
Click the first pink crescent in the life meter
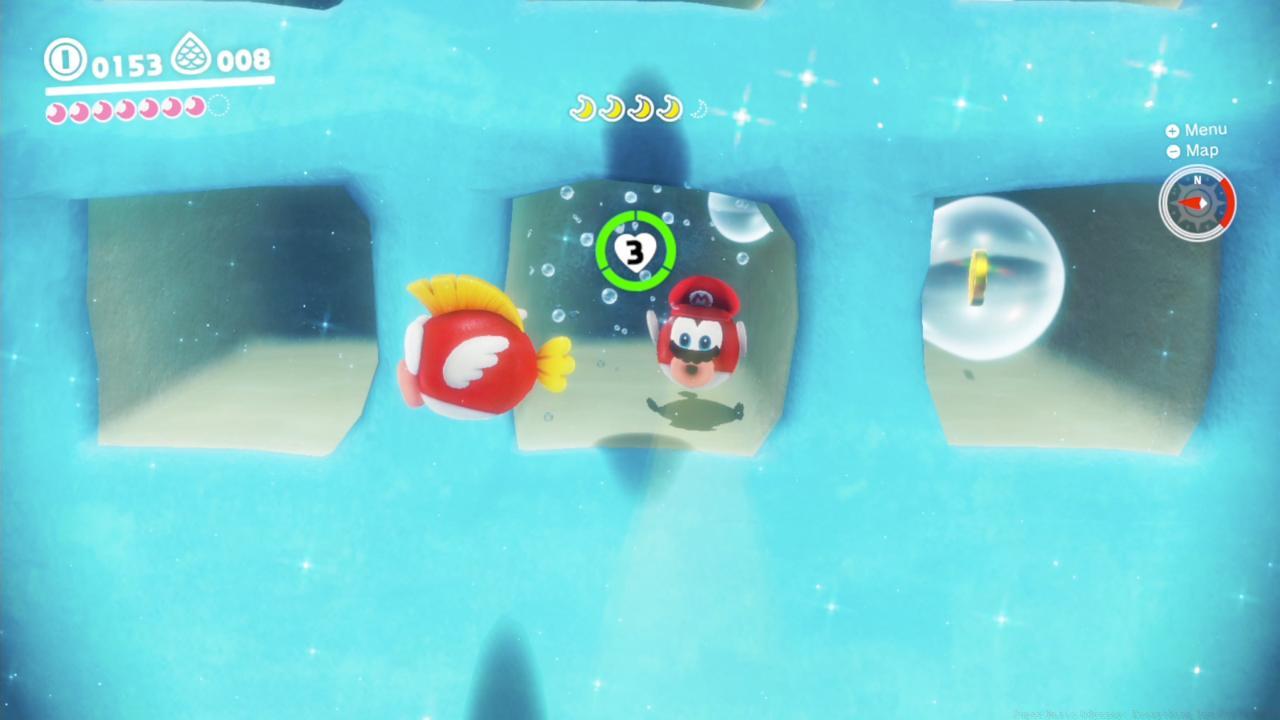55,110
